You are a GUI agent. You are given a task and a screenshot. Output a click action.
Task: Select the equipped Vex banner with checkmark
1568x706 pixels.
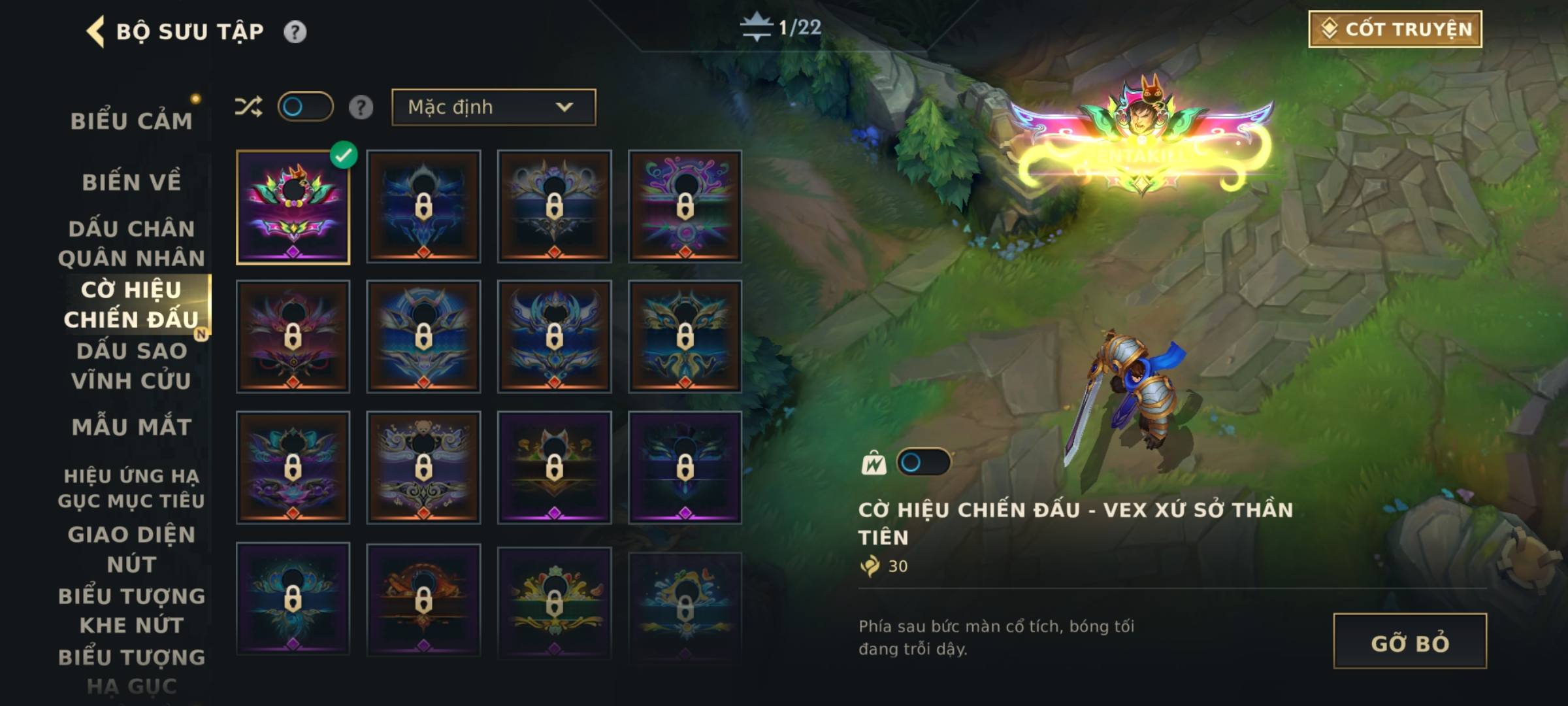[x=293, y=207]
